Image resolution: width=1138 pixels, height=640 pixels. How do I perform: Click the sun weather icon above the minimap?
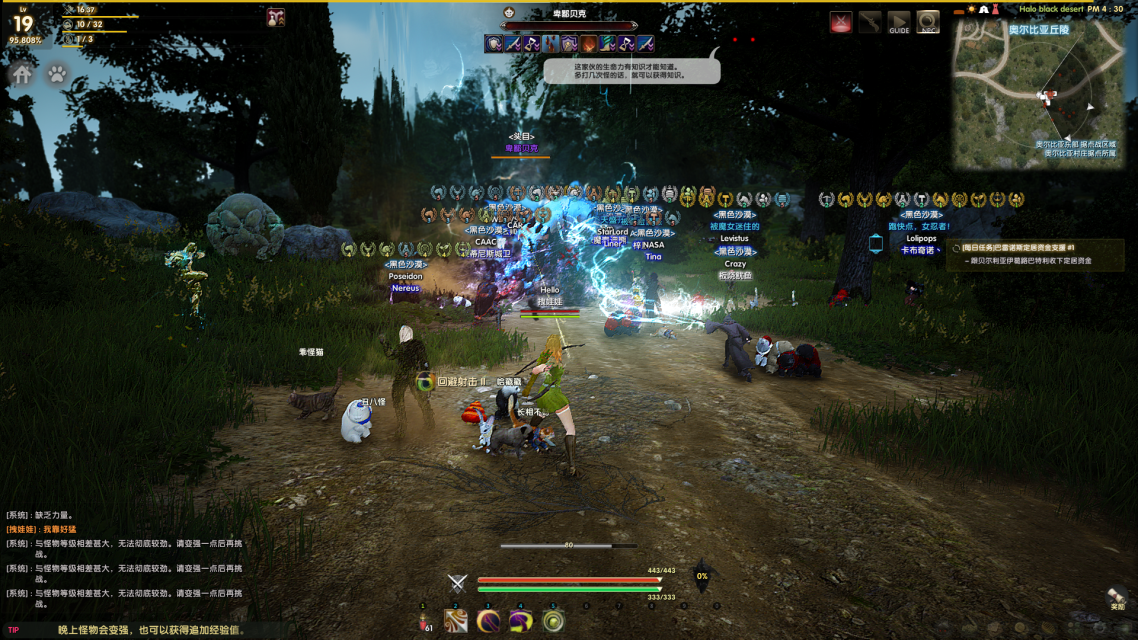pos(970,9)
